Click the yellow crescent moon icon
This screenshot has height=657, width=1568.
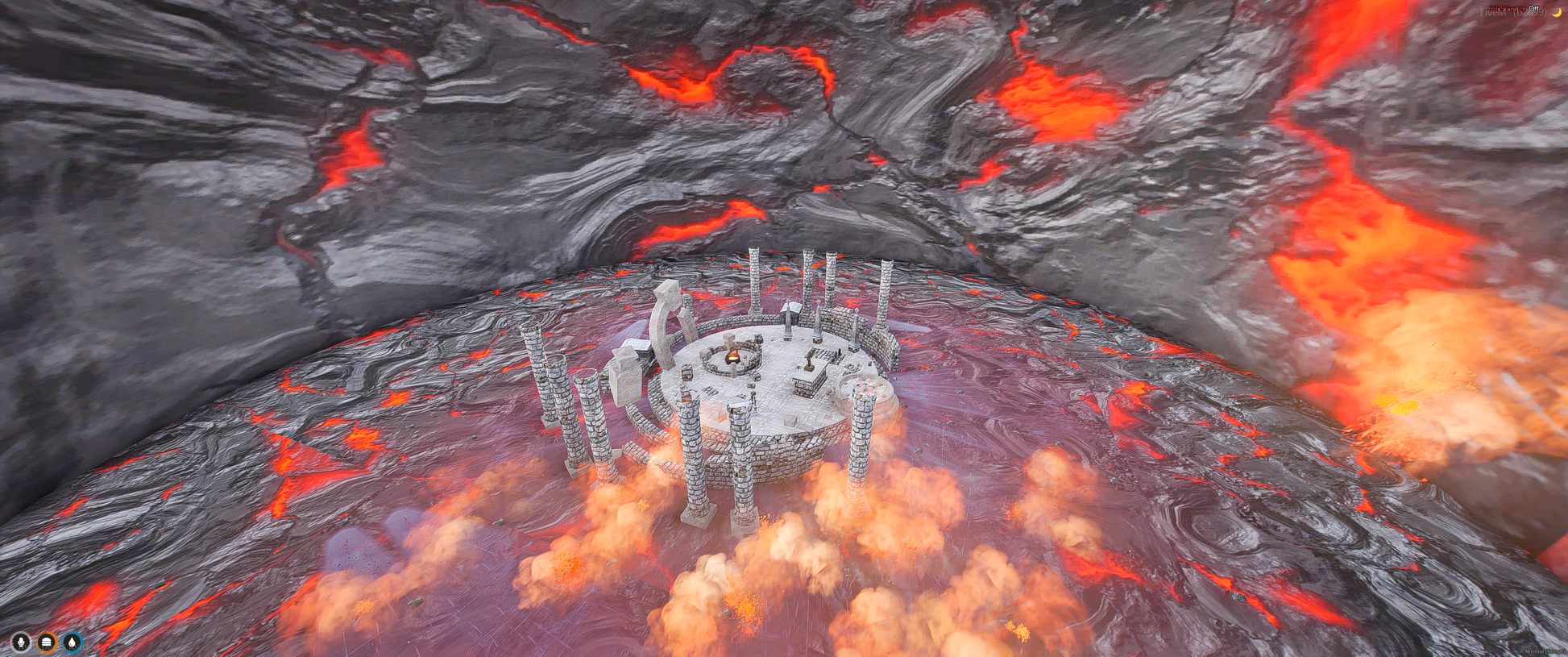coord(1557,12)
